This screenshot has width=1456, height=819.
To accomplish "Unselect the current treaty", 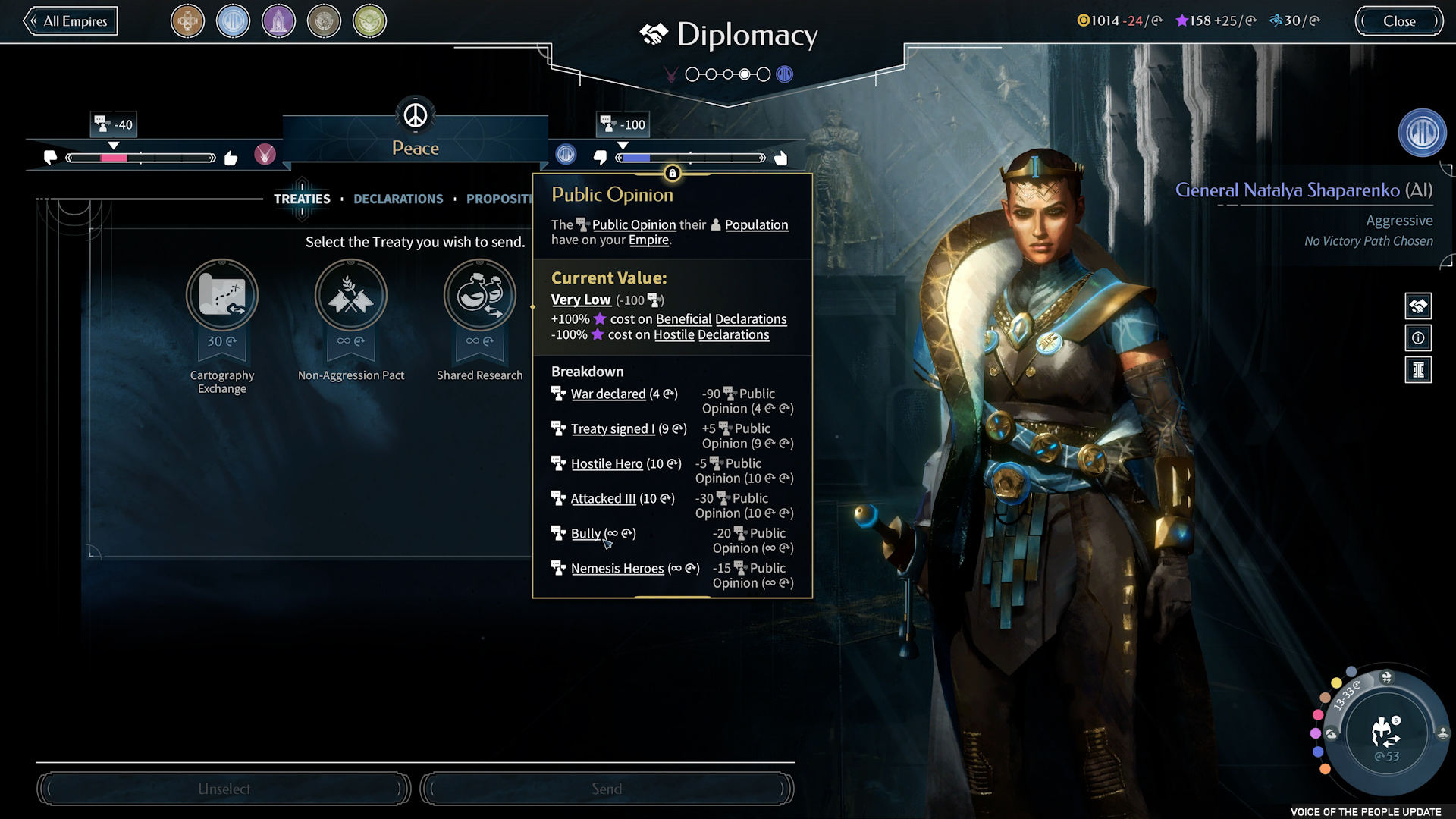I will tap(224, 789).
